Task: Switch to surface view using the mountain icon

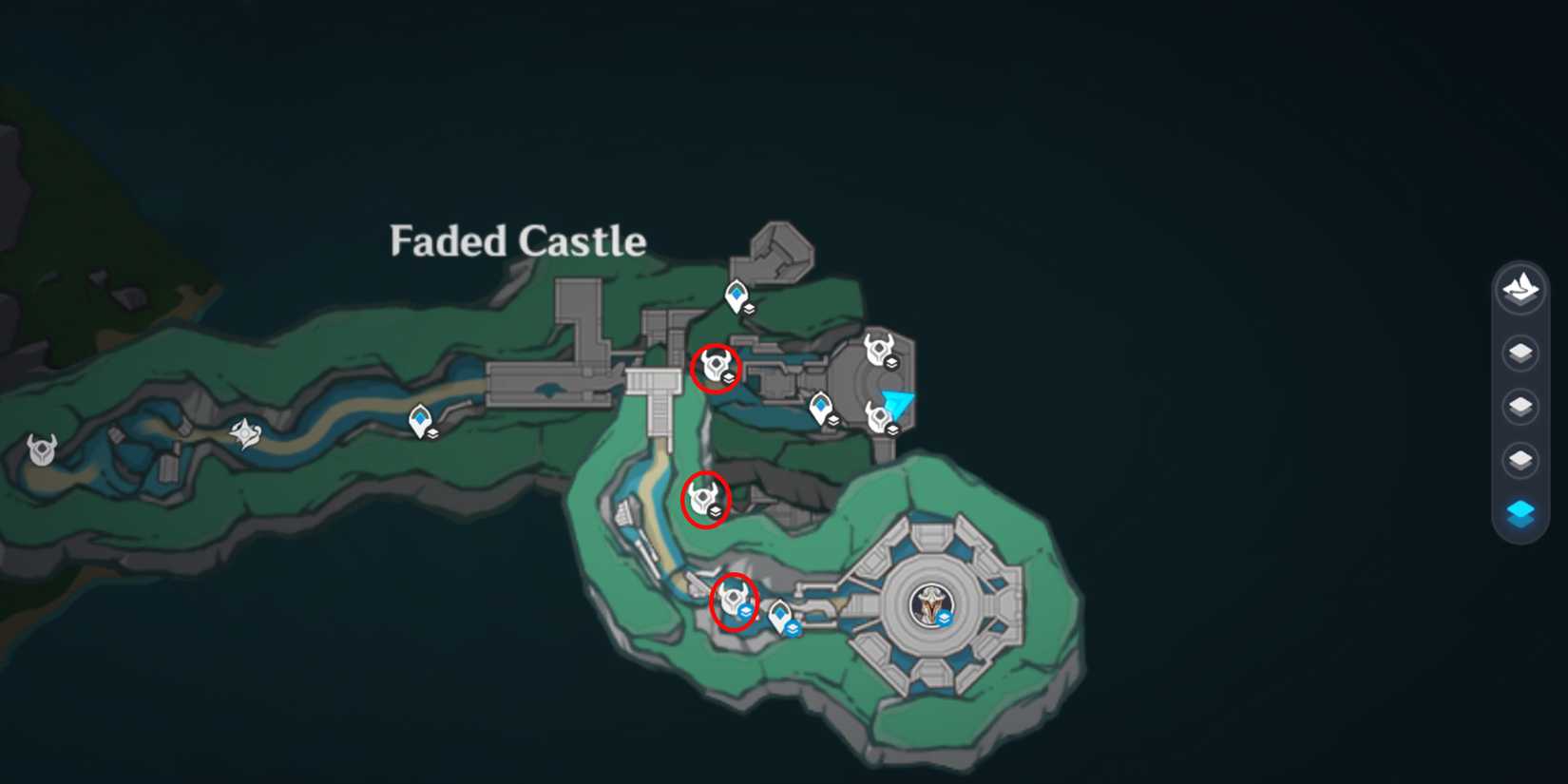Action: click(x=1520, y=291)
